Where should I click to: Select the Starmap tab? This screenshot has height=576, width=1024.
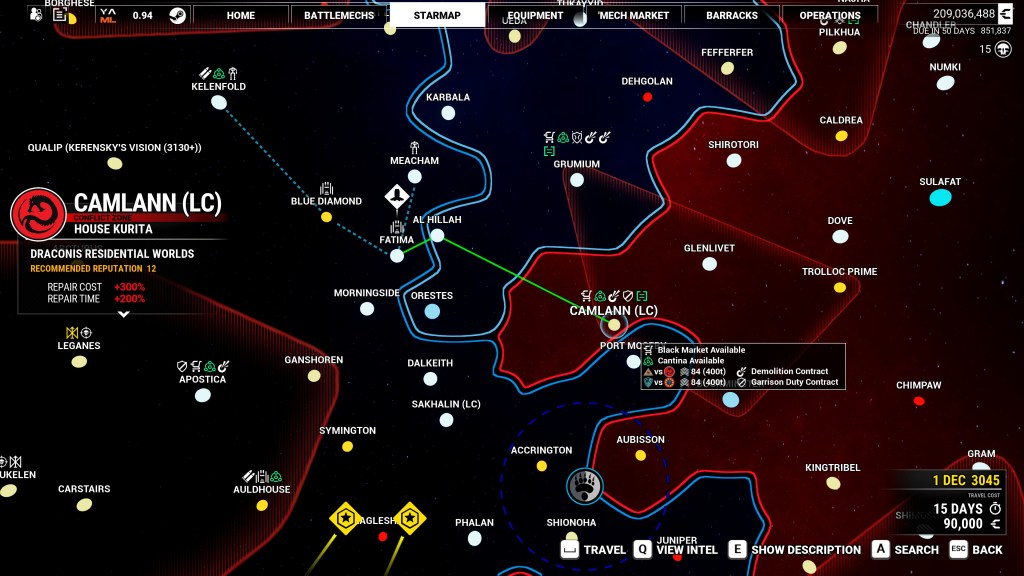coord(437,15)
